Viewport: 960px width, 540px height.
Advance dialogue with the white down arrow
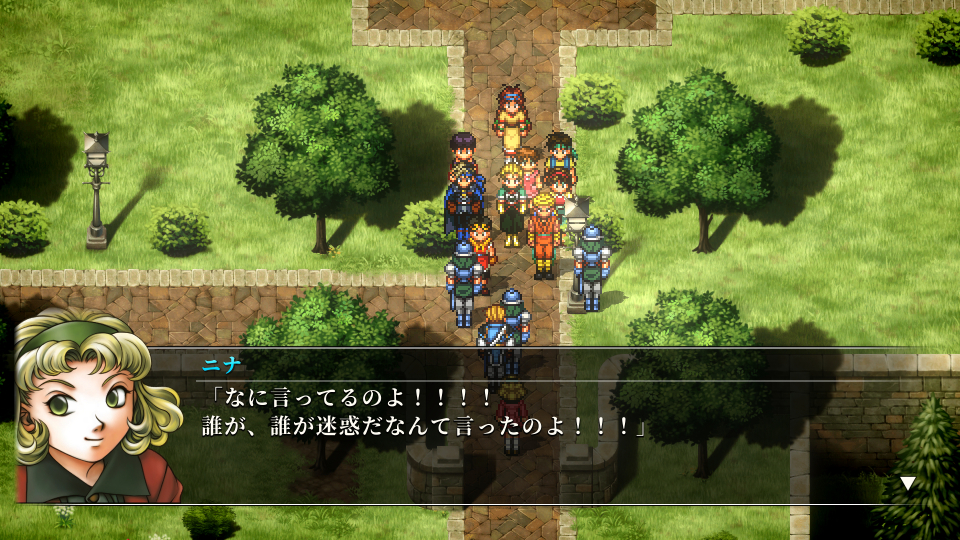[x=907, y=483]
